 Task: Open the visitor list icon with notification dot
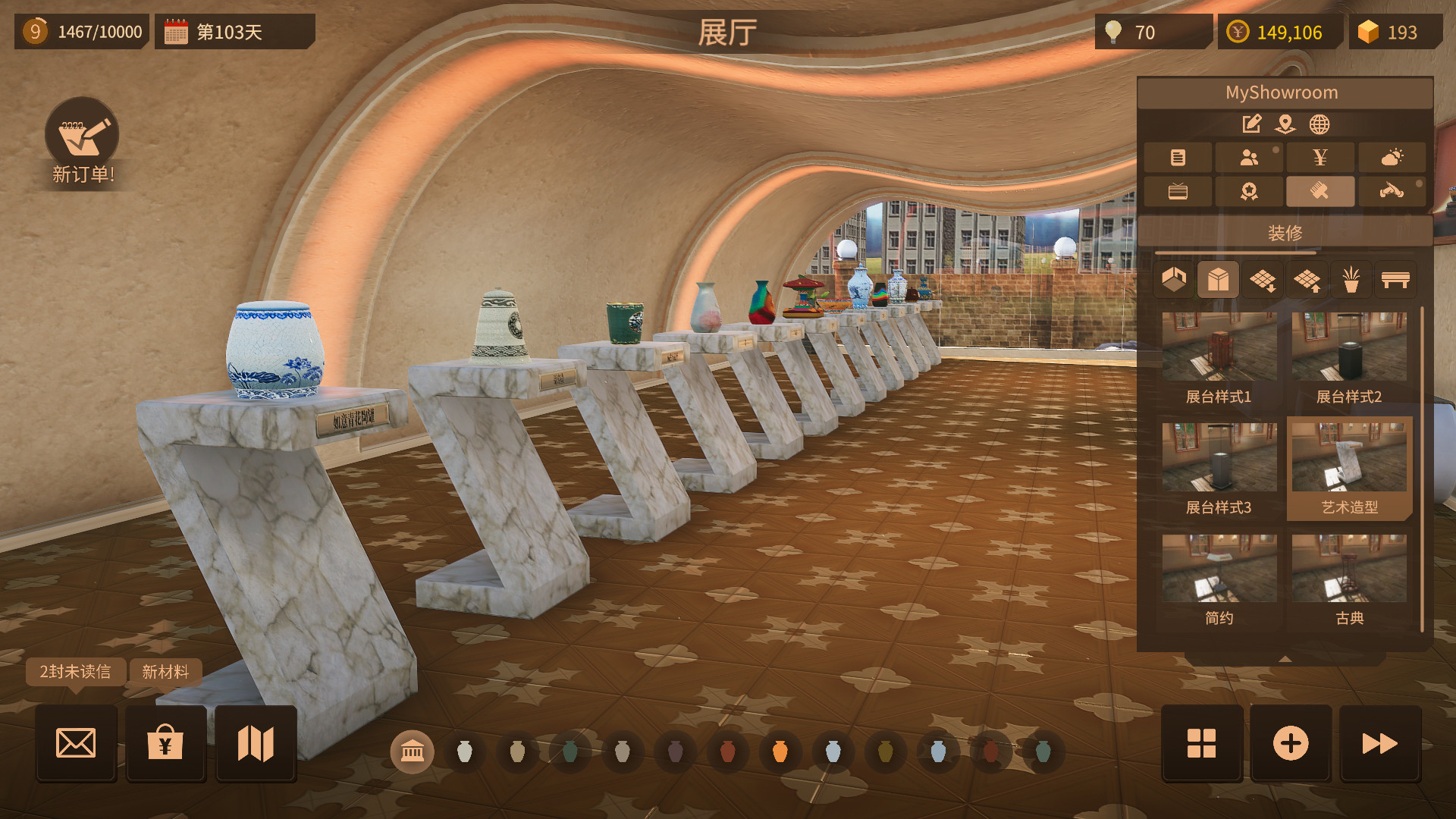click(x=1248, y=157)
